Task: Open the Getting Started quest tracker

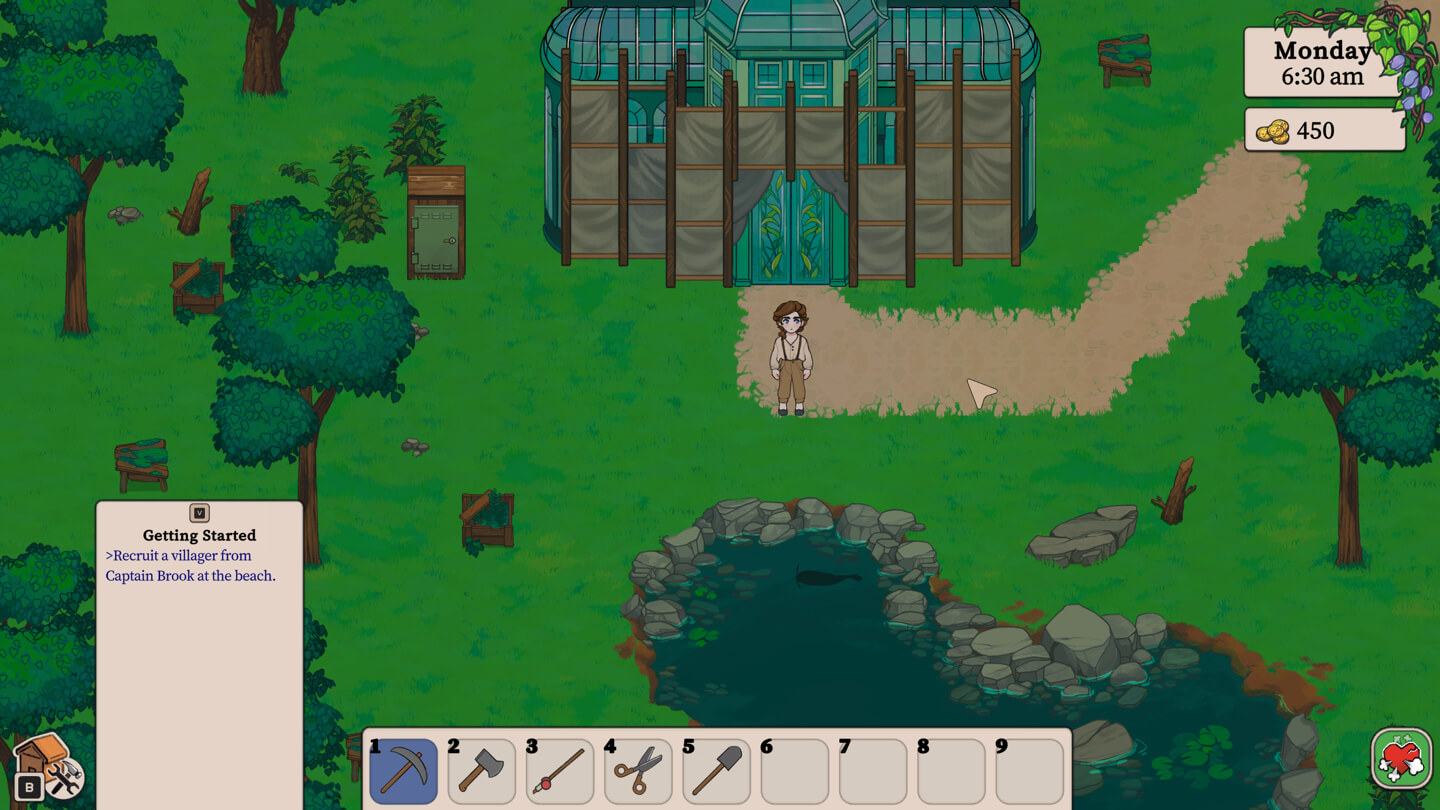Action: click(199, 535)
